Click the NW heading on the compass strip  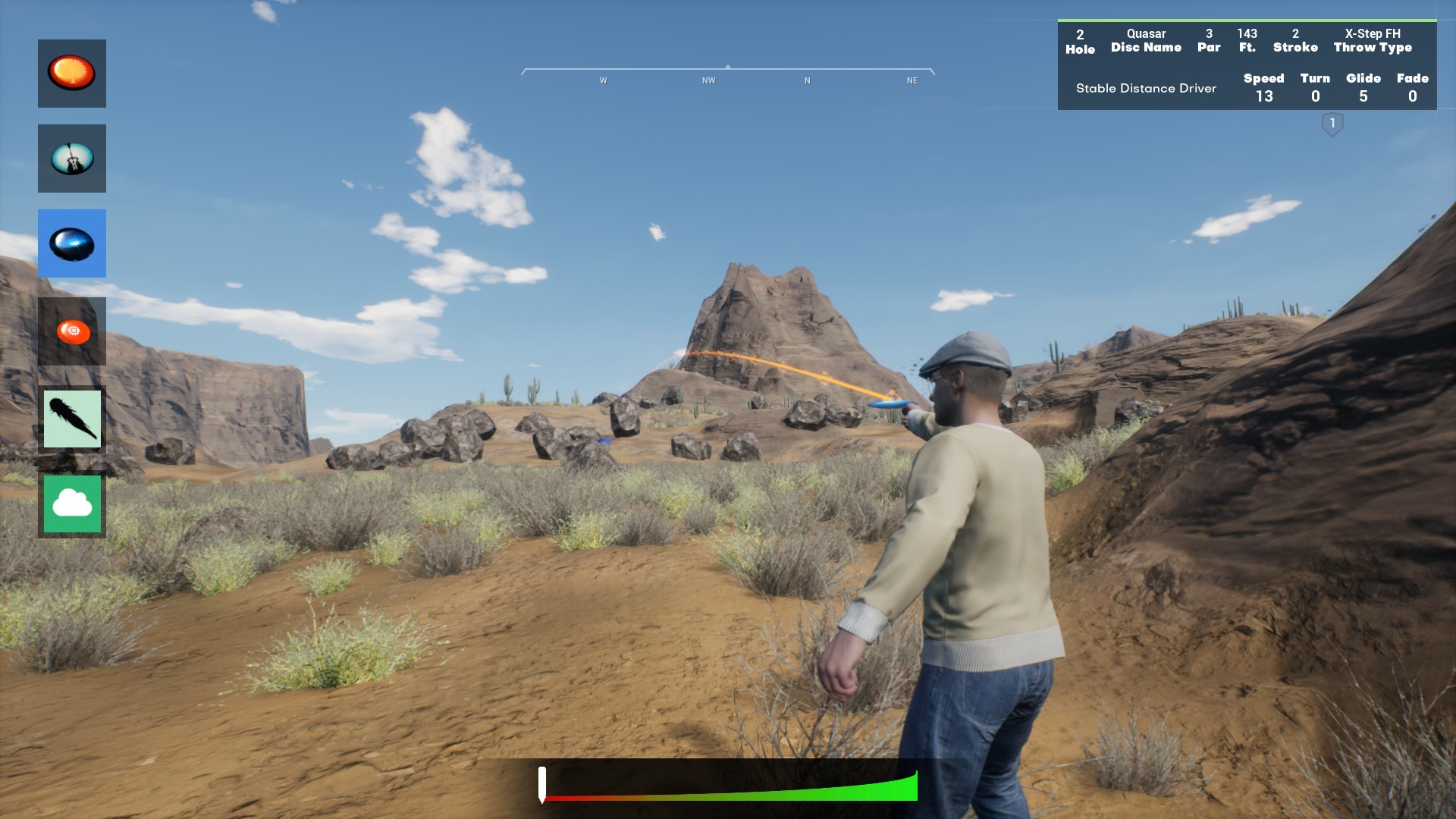[x=708, y=79]
